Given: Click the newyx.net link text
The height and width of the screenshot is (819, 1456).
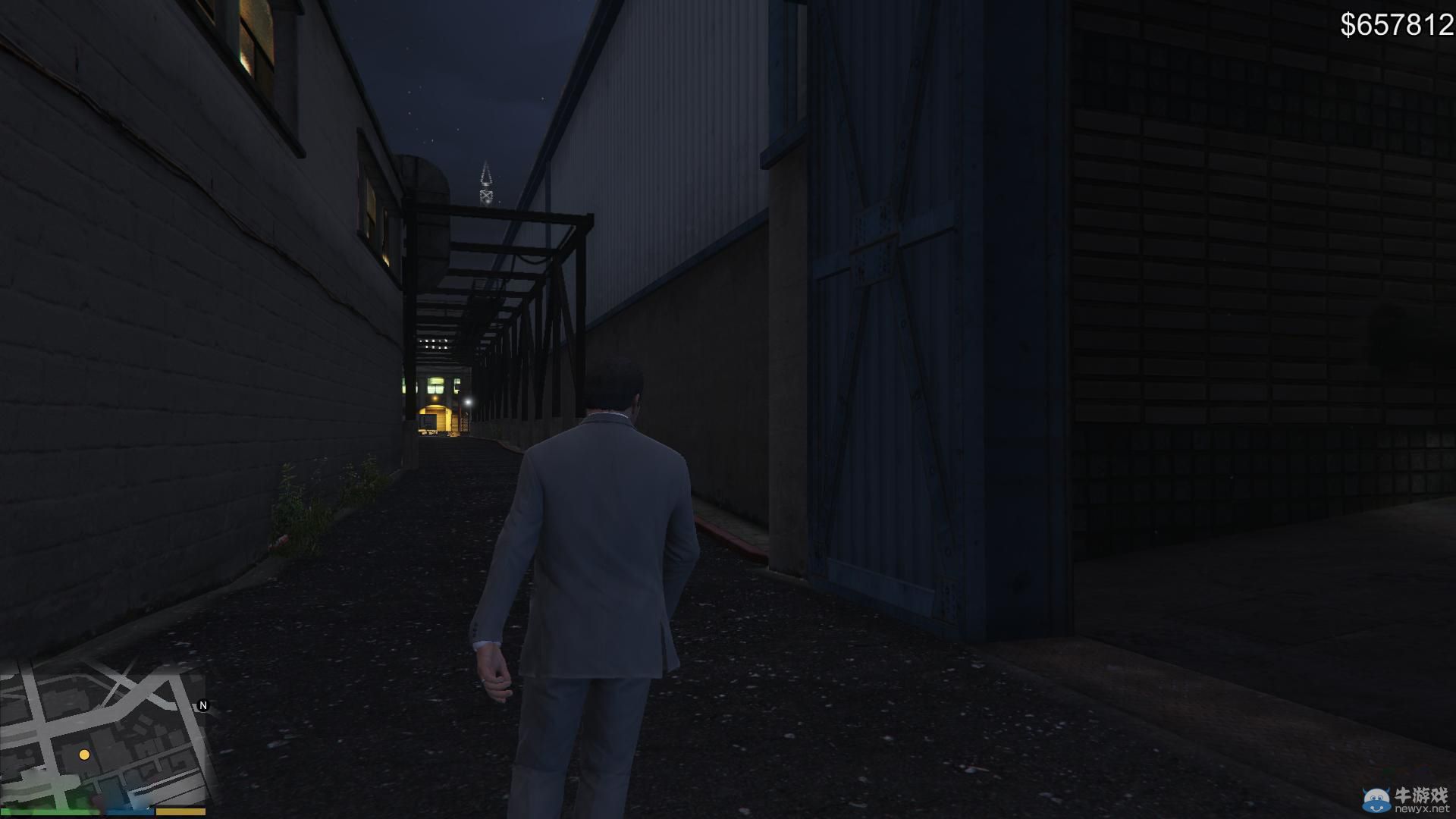Looking at the screenshot, I should [x=1423, y=808].
